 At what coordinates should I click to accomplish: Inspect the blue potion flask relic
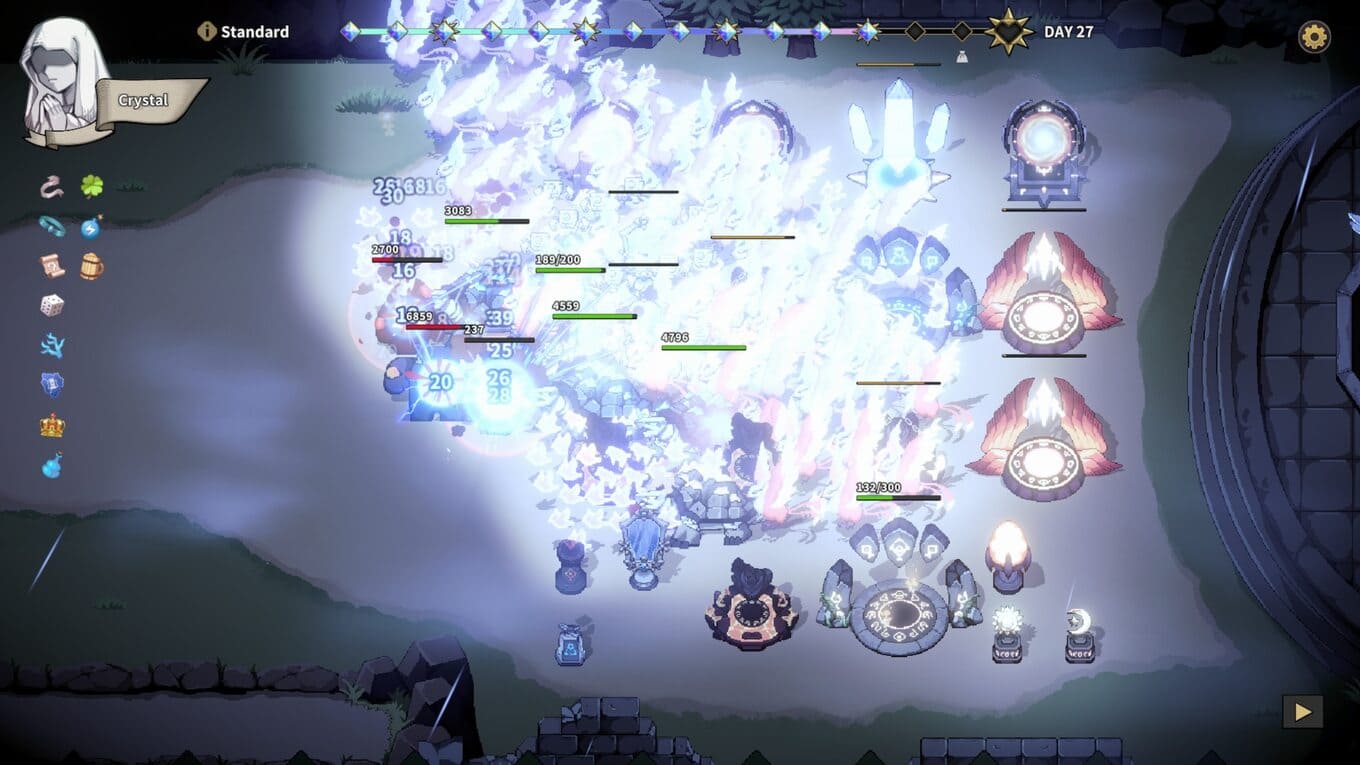click(x=52, y=465)
